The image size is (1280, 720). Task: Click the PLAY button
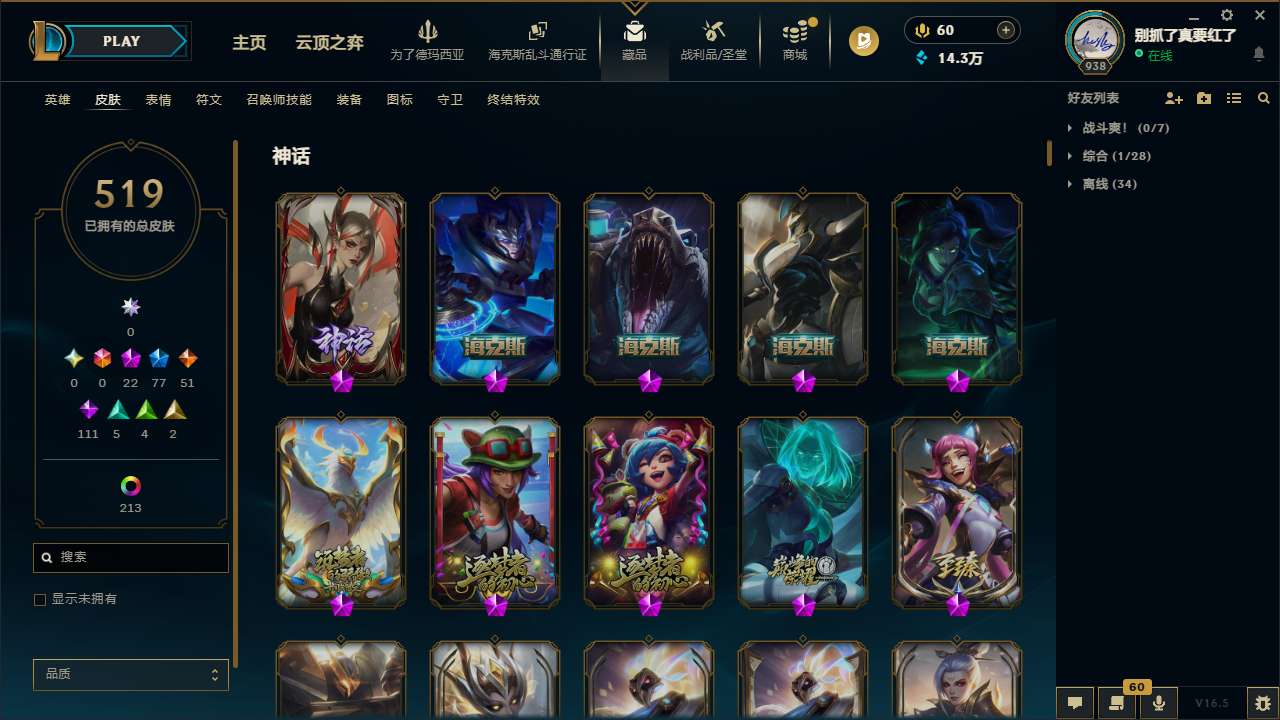click(121, 41)
